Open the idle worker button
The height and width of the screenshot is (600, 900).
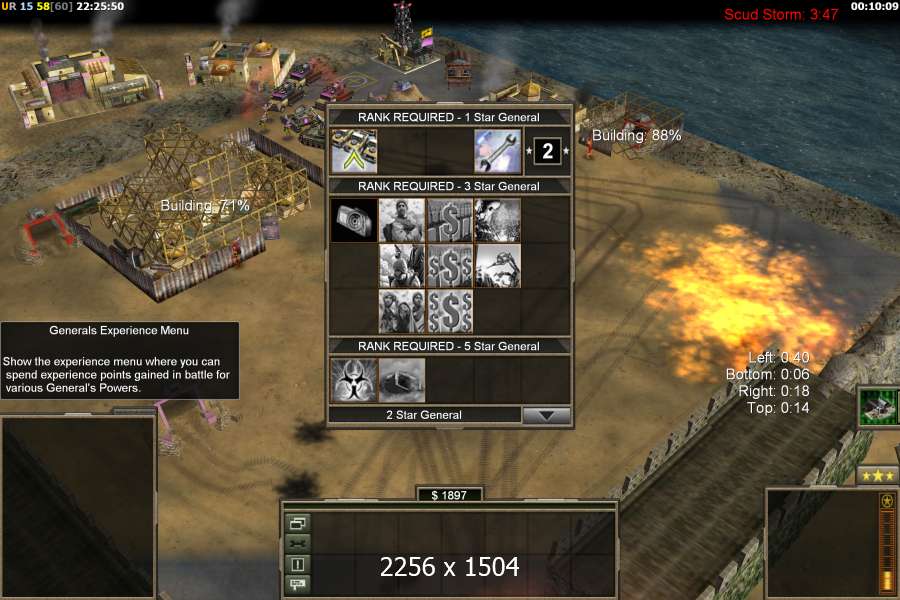click(298, 543)
